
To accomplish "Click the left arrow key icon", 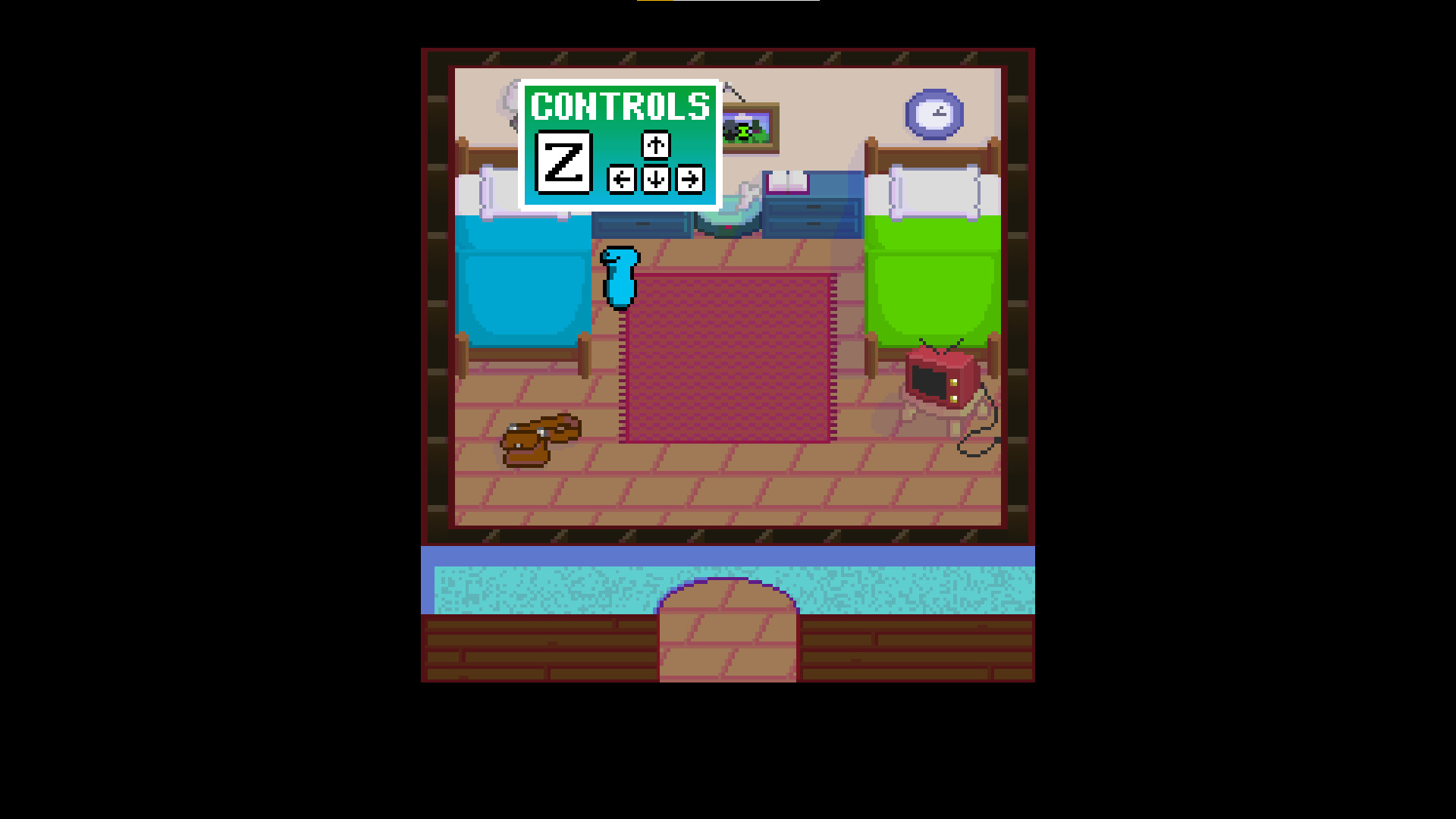I will coord(620,180).
